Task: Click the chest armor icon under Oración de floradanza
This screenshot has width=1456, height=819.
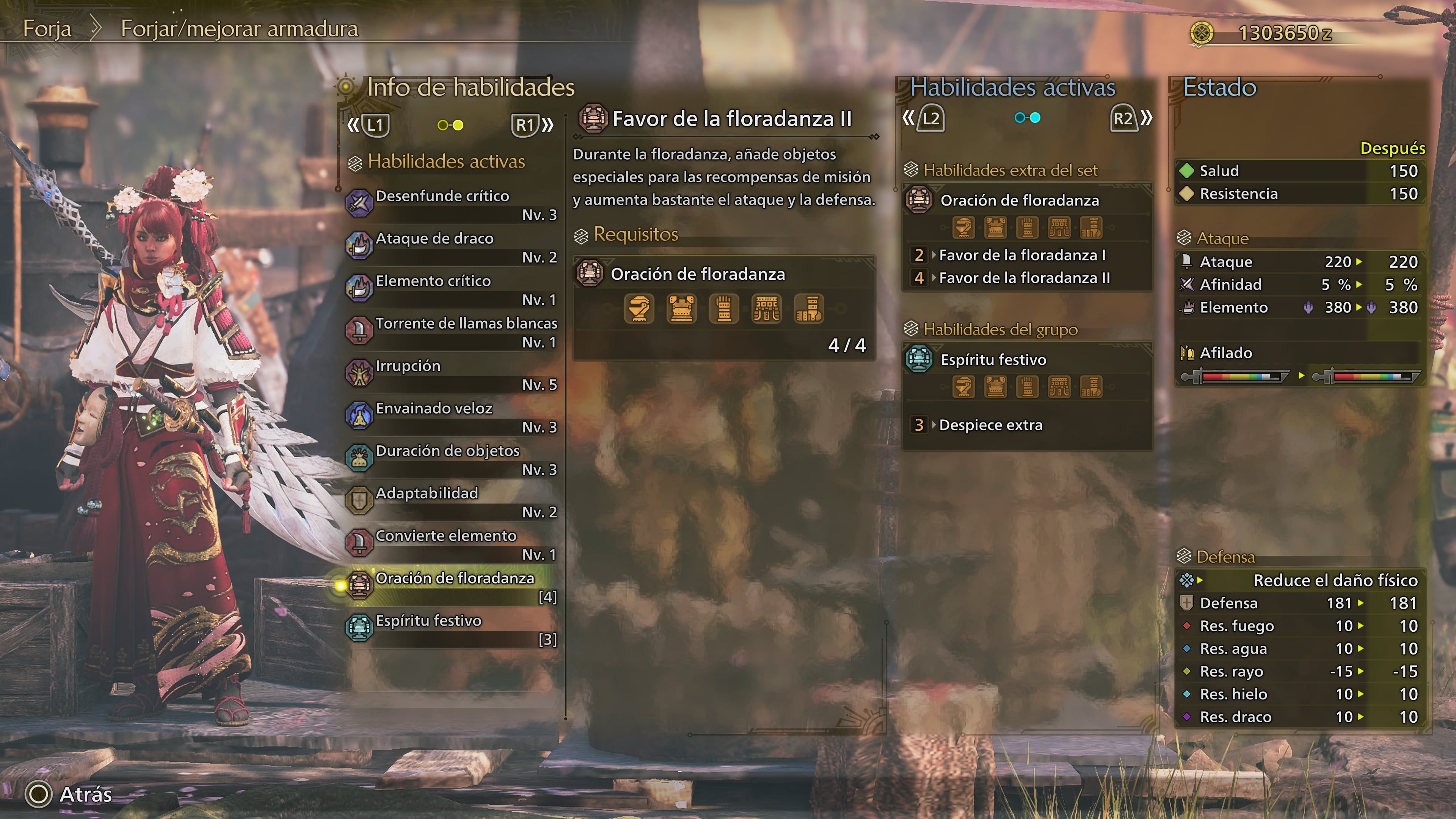Action: [682, 309]
